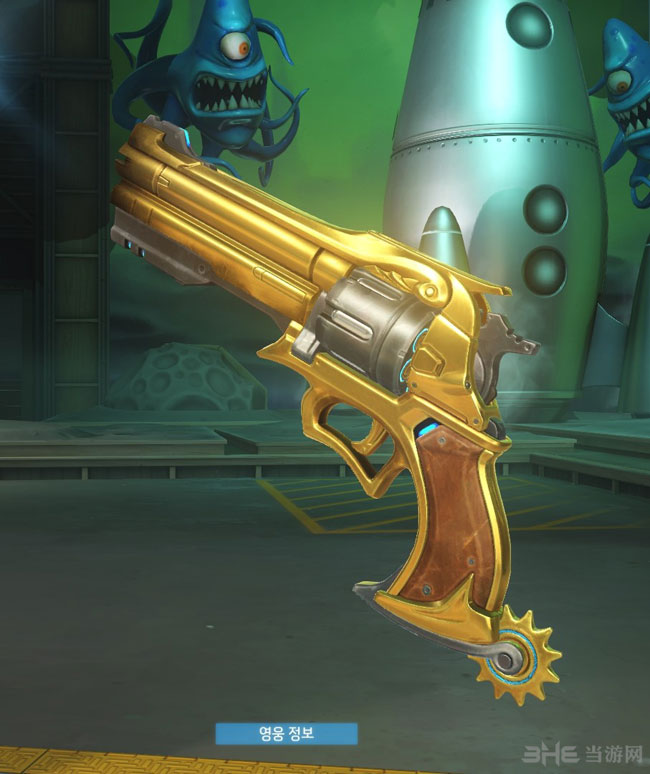Open the 영웅 정보 hero info button
Screen dimensions: 650x774
(285, 732)
